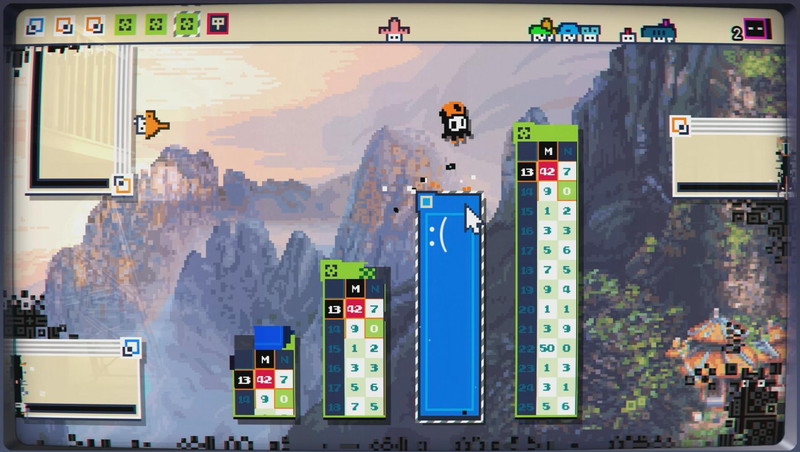Select the blue window icon in the top bar

pyautogui.click(x=35, y=25)
